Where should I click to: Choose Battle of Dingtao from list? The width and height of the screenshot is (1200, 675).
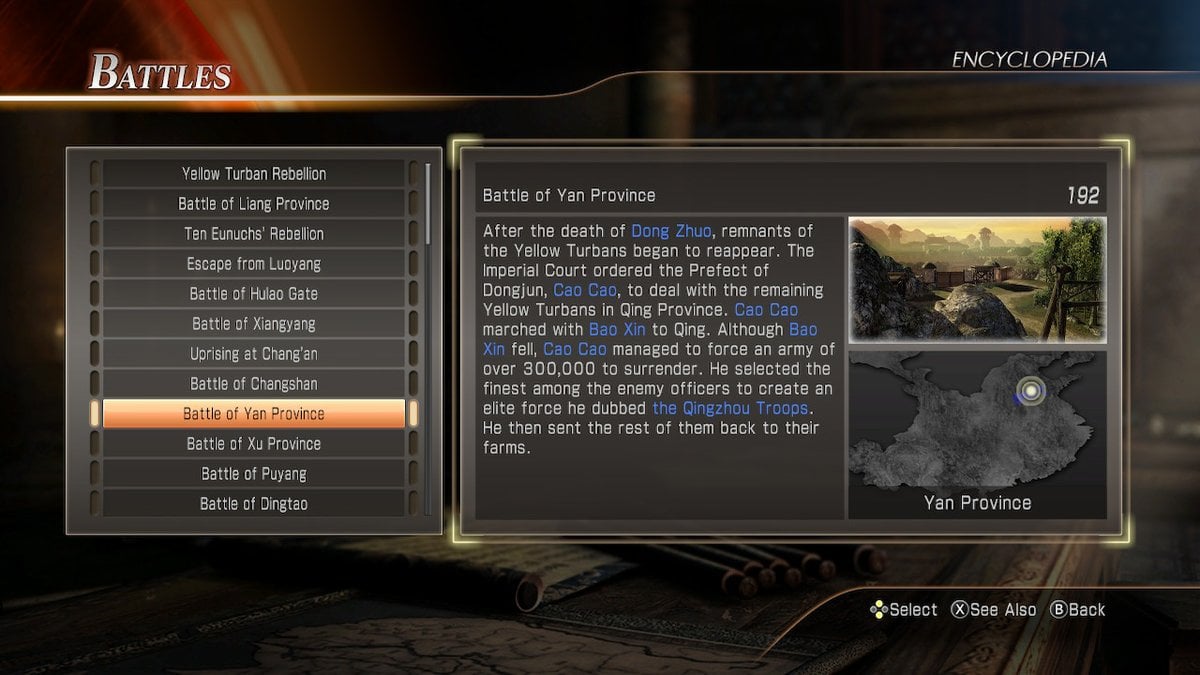point(254,504)
